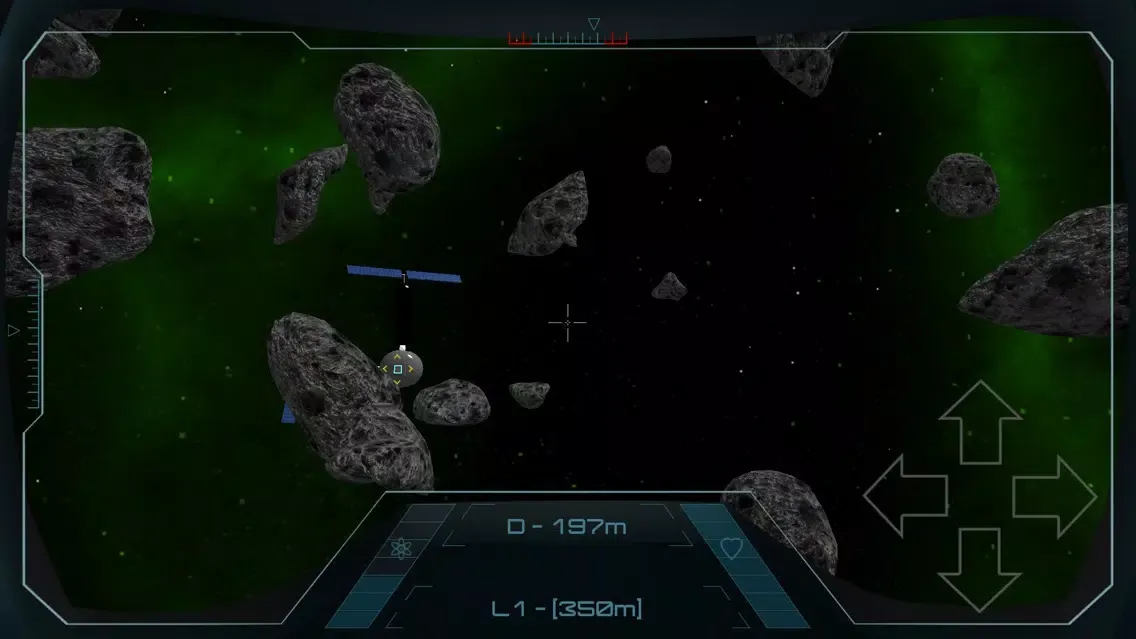
Task: Tap the down arrow steering control
Action: pos(980,569)
